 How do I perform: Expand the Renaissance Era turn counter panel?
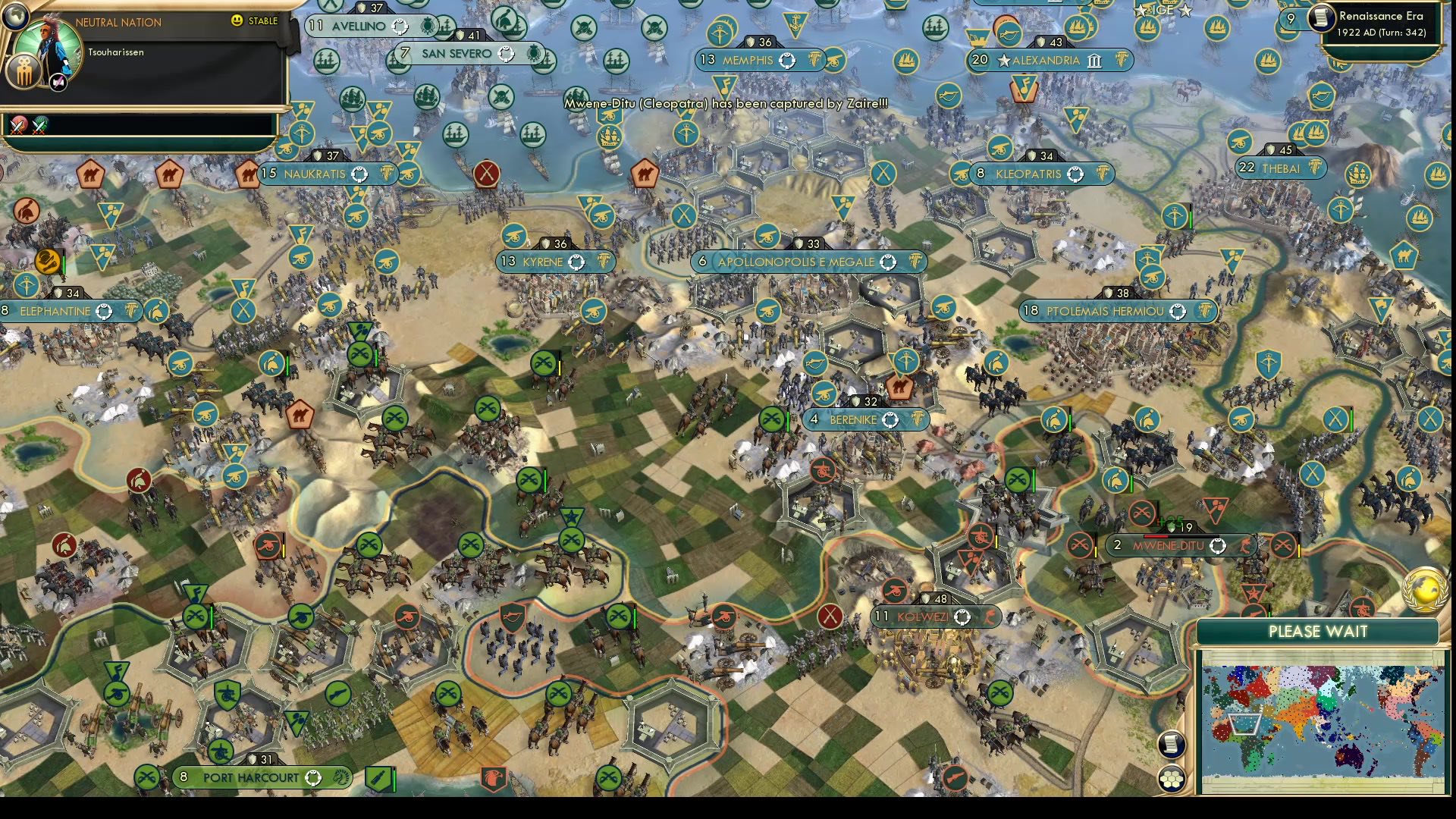click(x=1380, y=23)
